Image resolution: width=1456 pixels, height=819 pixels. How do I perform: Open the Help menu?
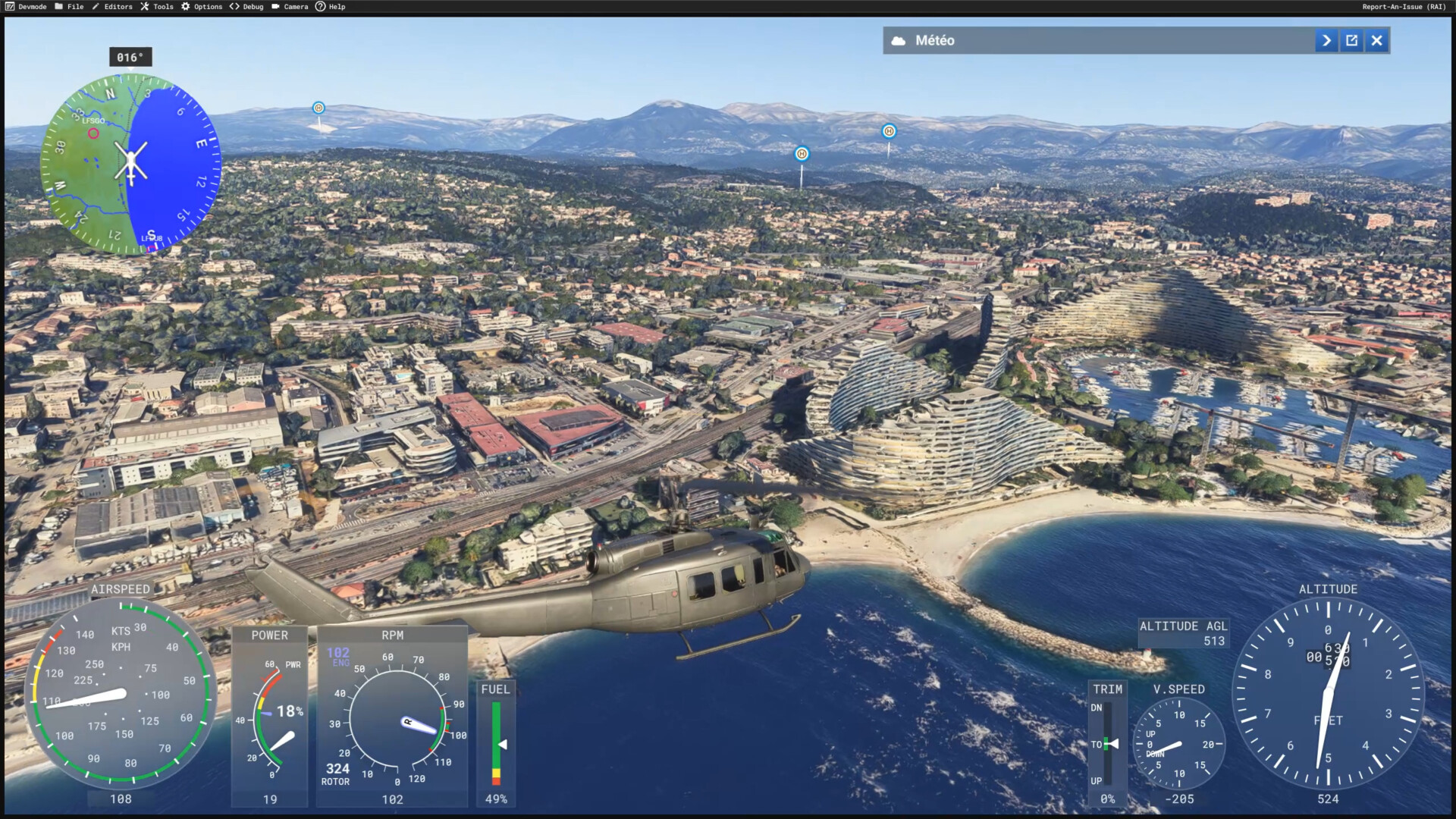[331, 7]
